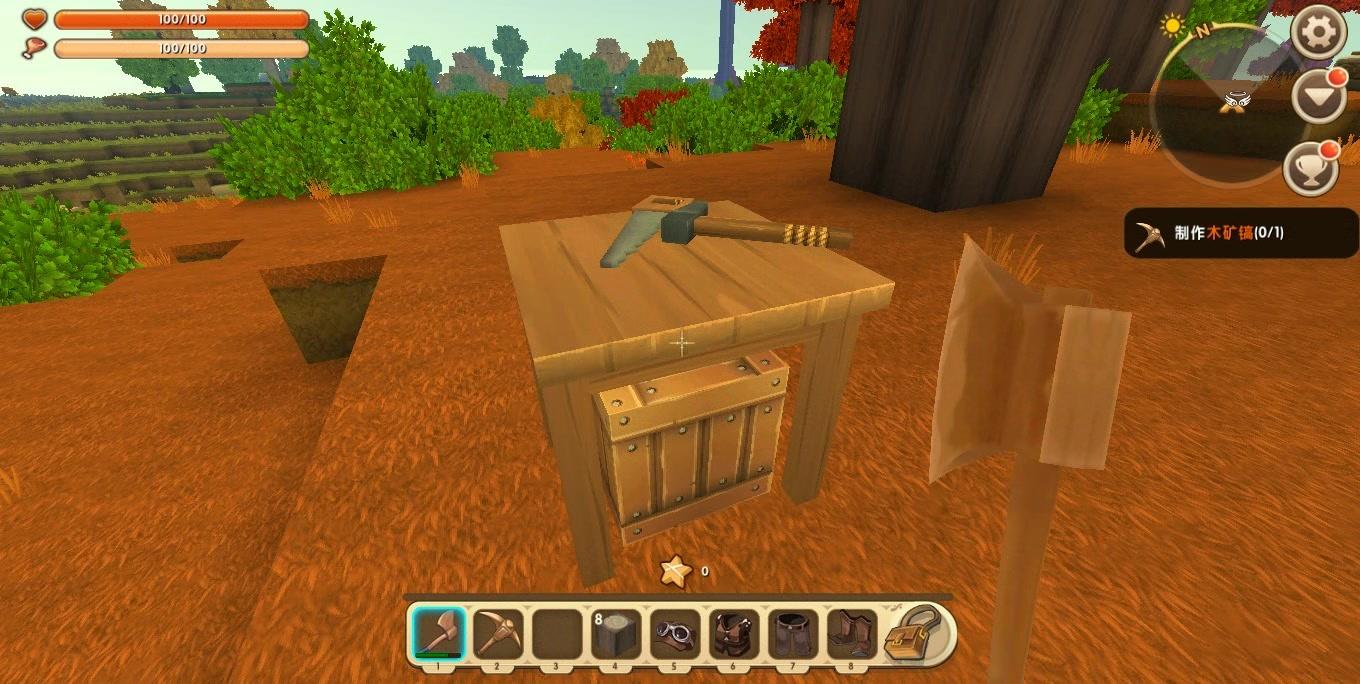Expand the down-arrow dropdown button
The image size is (1360, 684).
[1318, 98]
